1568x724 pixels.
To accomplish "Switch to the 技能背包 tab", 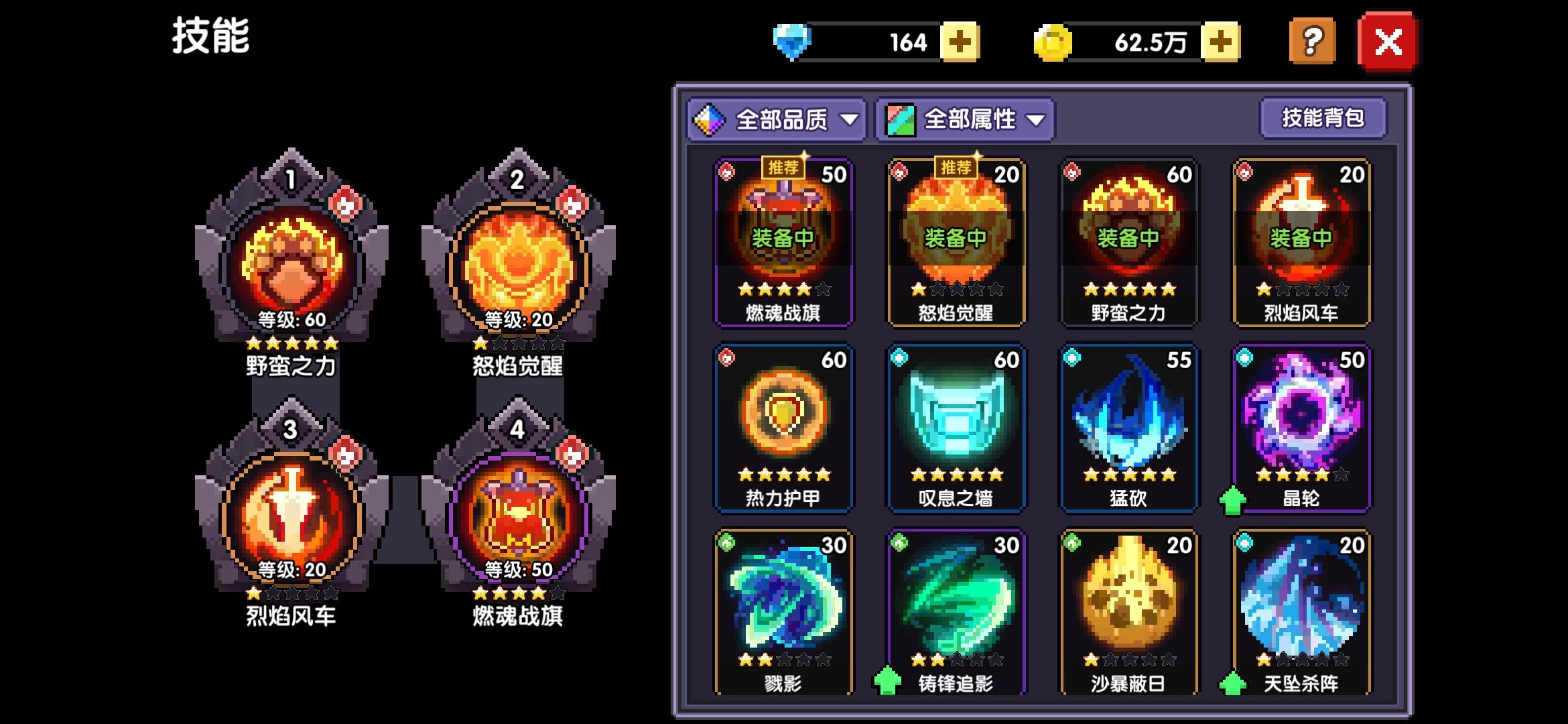I will point(1323,117).
